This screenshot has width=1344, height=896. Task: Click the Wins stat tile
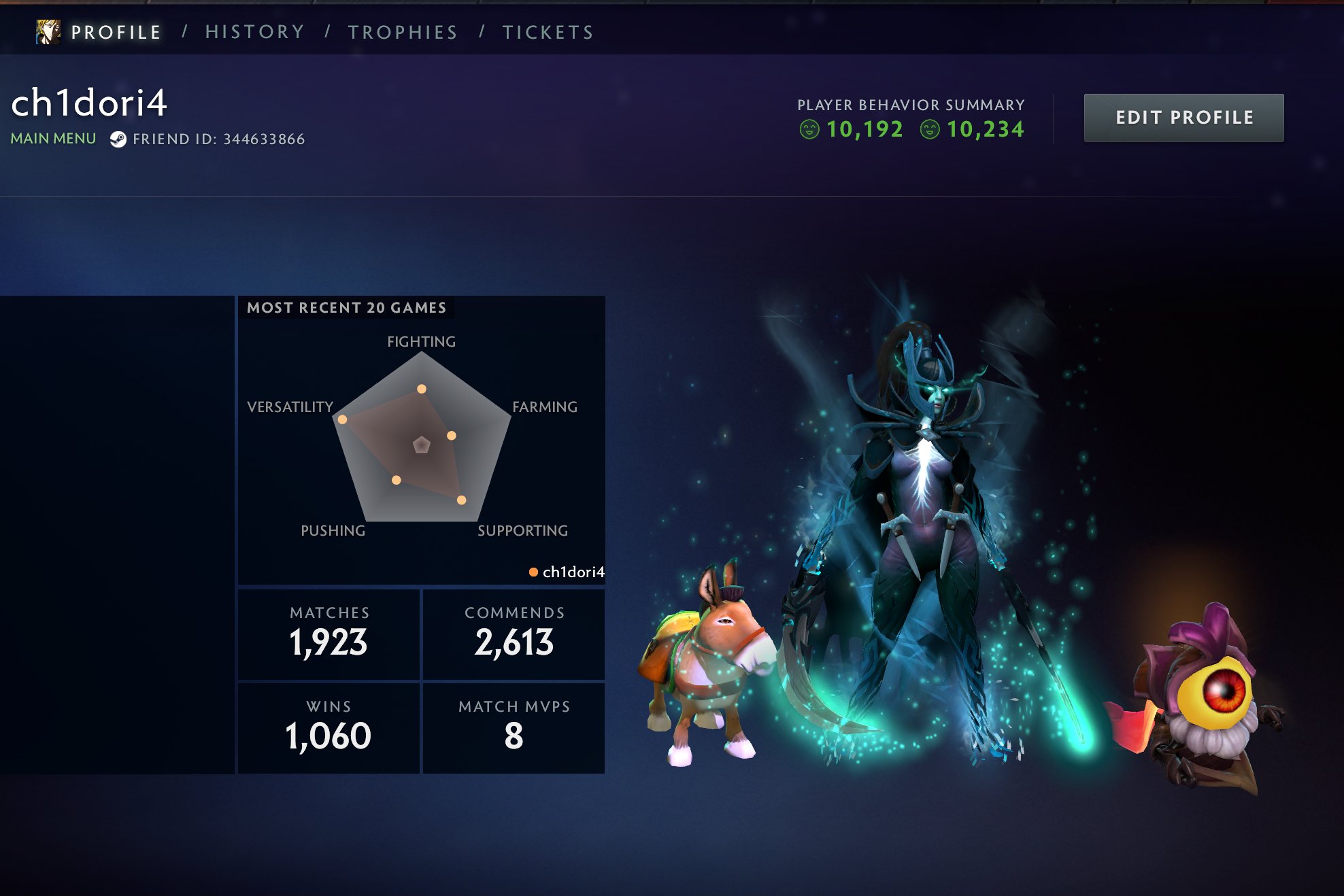click(x=329, y=727)
